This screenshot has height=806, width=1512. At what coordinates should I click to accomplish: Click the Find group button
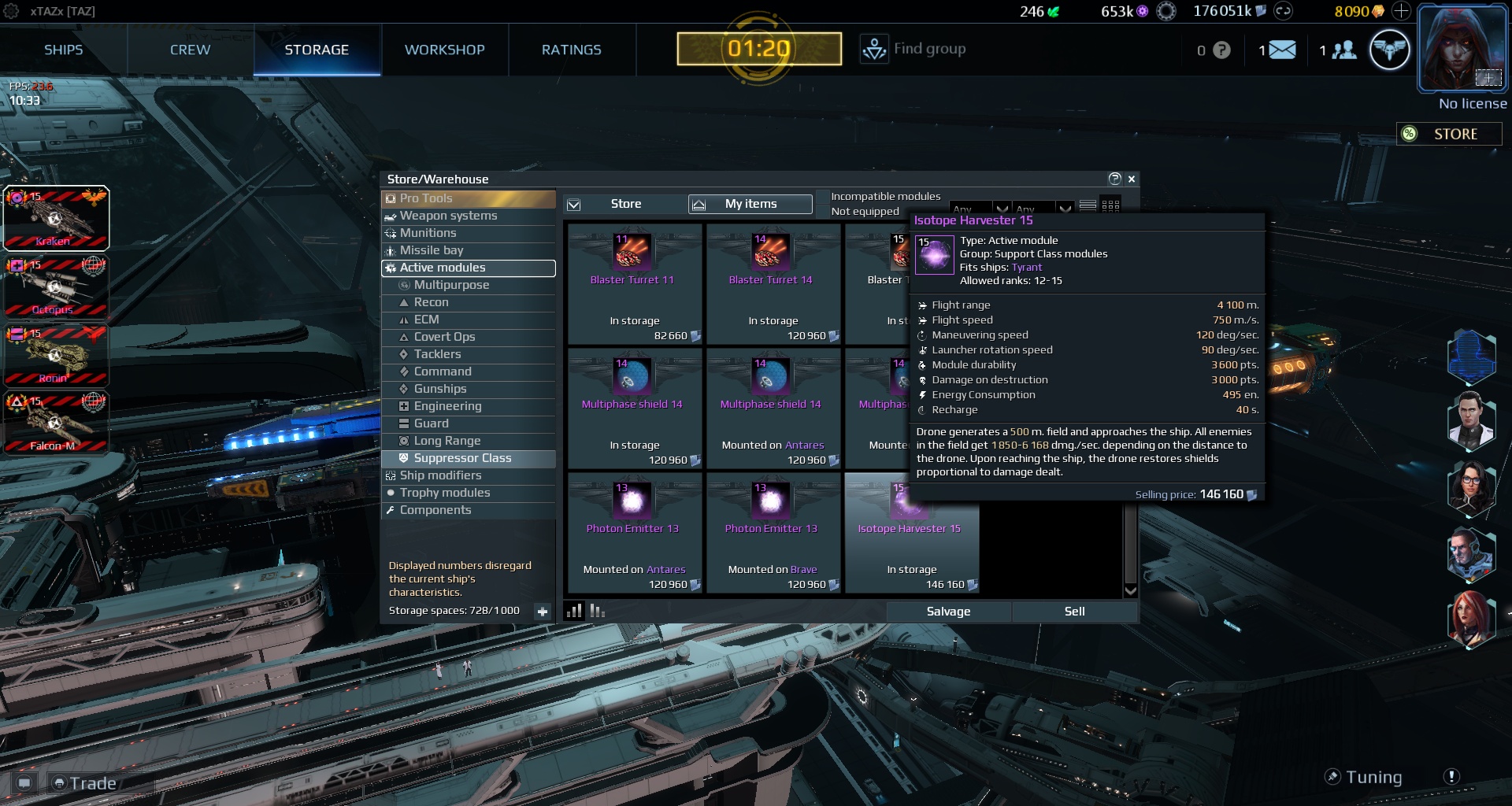pos(913,49)
